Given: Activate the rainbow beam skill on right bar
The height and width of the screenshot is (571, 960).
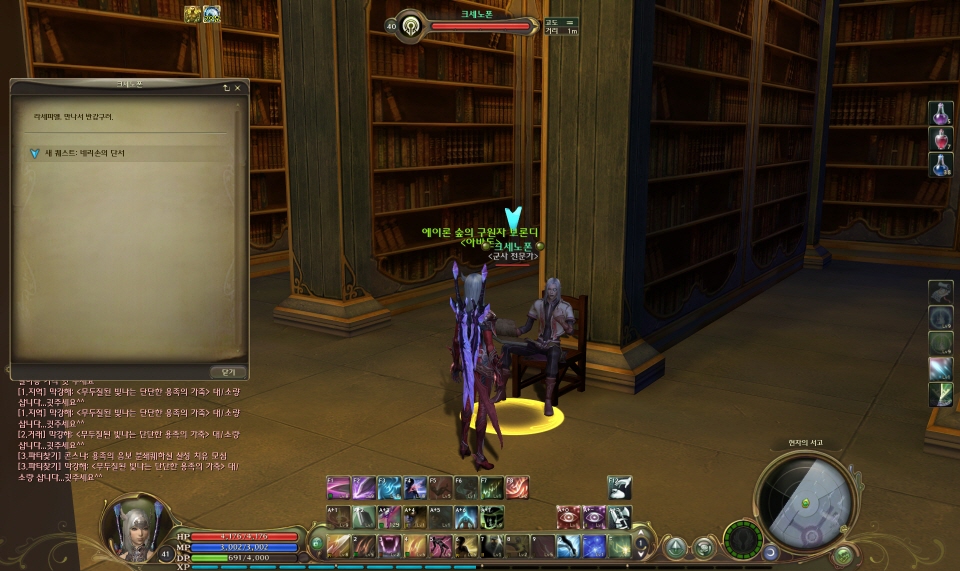Looking at the screenshot, I should (940, 368).
